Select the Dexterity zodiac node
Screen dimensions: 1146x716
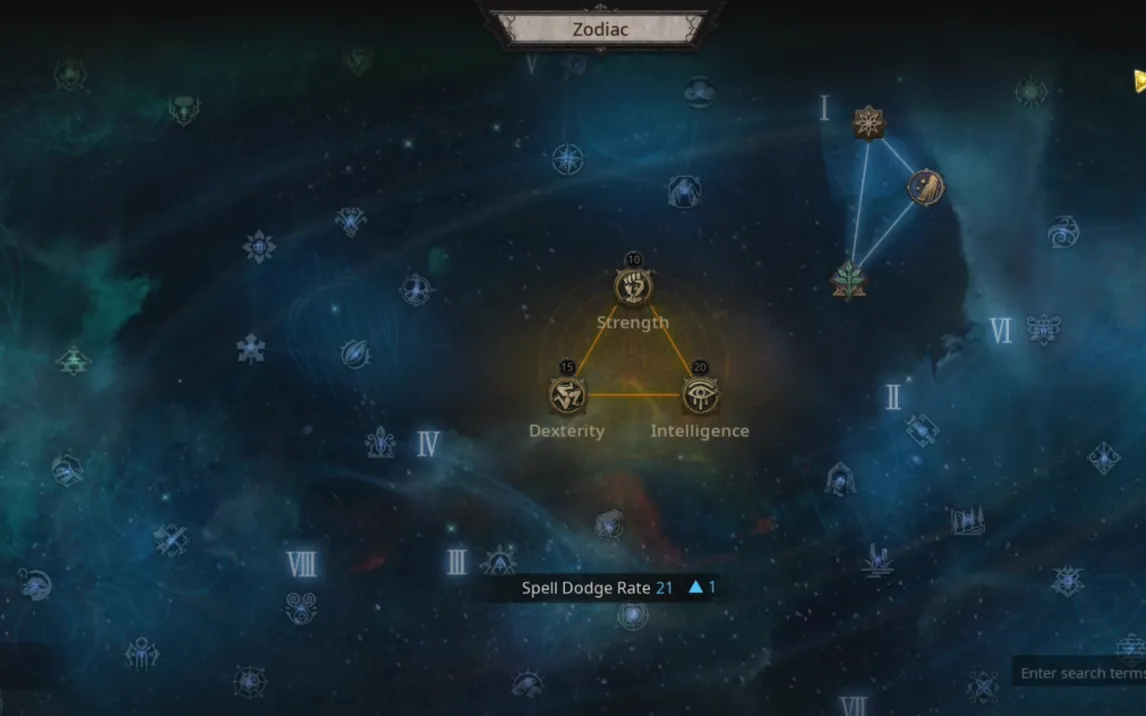point(567,395)
